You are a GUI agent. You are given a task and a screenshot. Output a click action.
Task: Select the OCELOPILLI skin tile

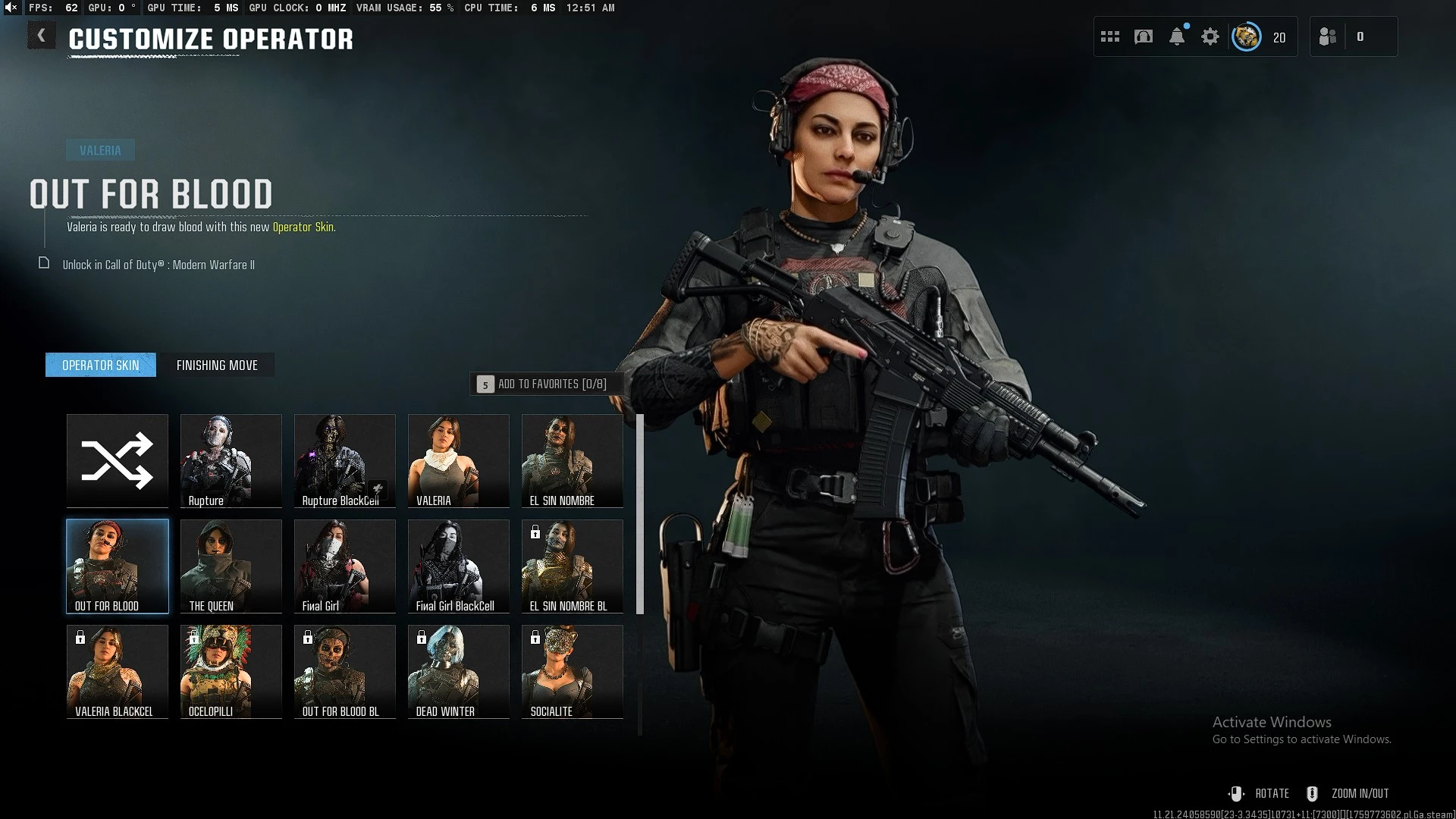click(231, 671)
